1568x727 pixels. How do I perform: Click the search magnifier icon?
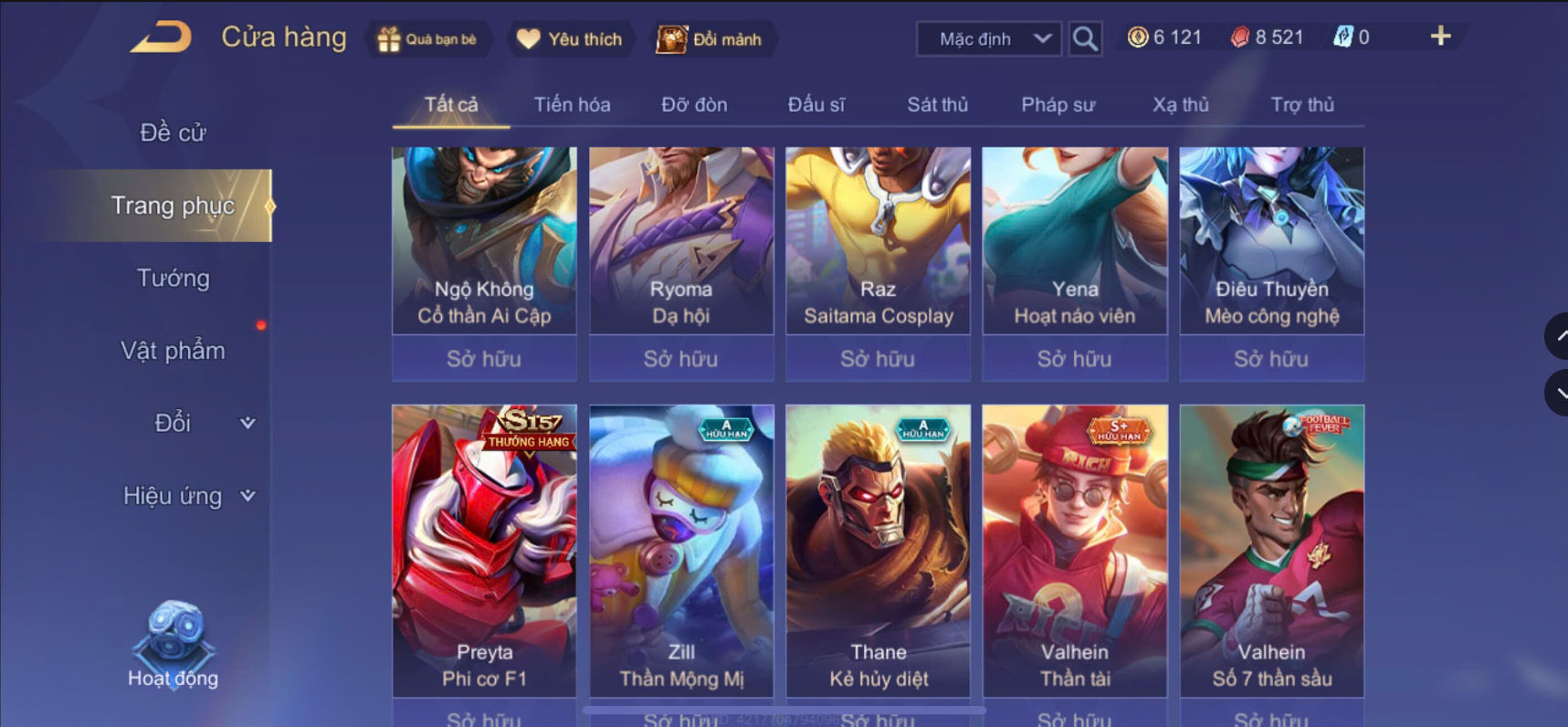point(1083,39)
